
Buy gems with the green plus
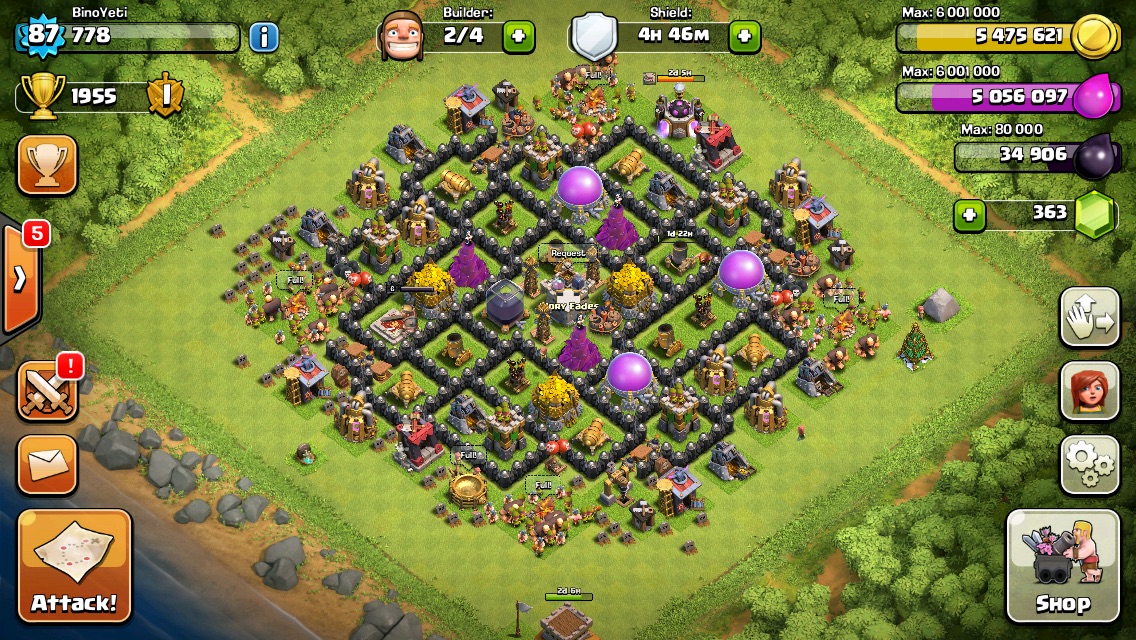pos(968,214)
